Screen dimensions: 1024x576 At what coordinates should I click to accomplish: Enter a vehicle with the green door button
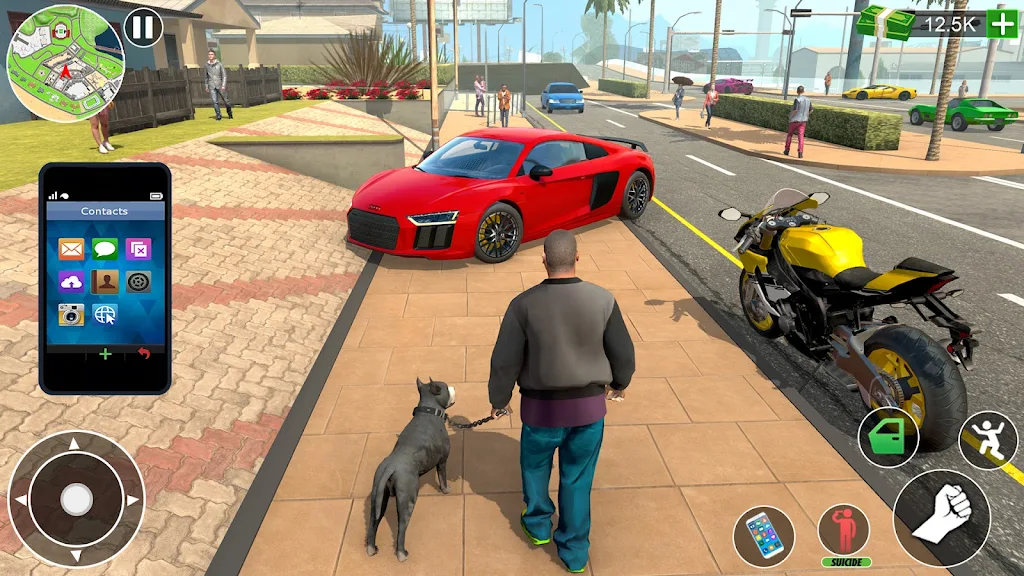click(888, 437)
